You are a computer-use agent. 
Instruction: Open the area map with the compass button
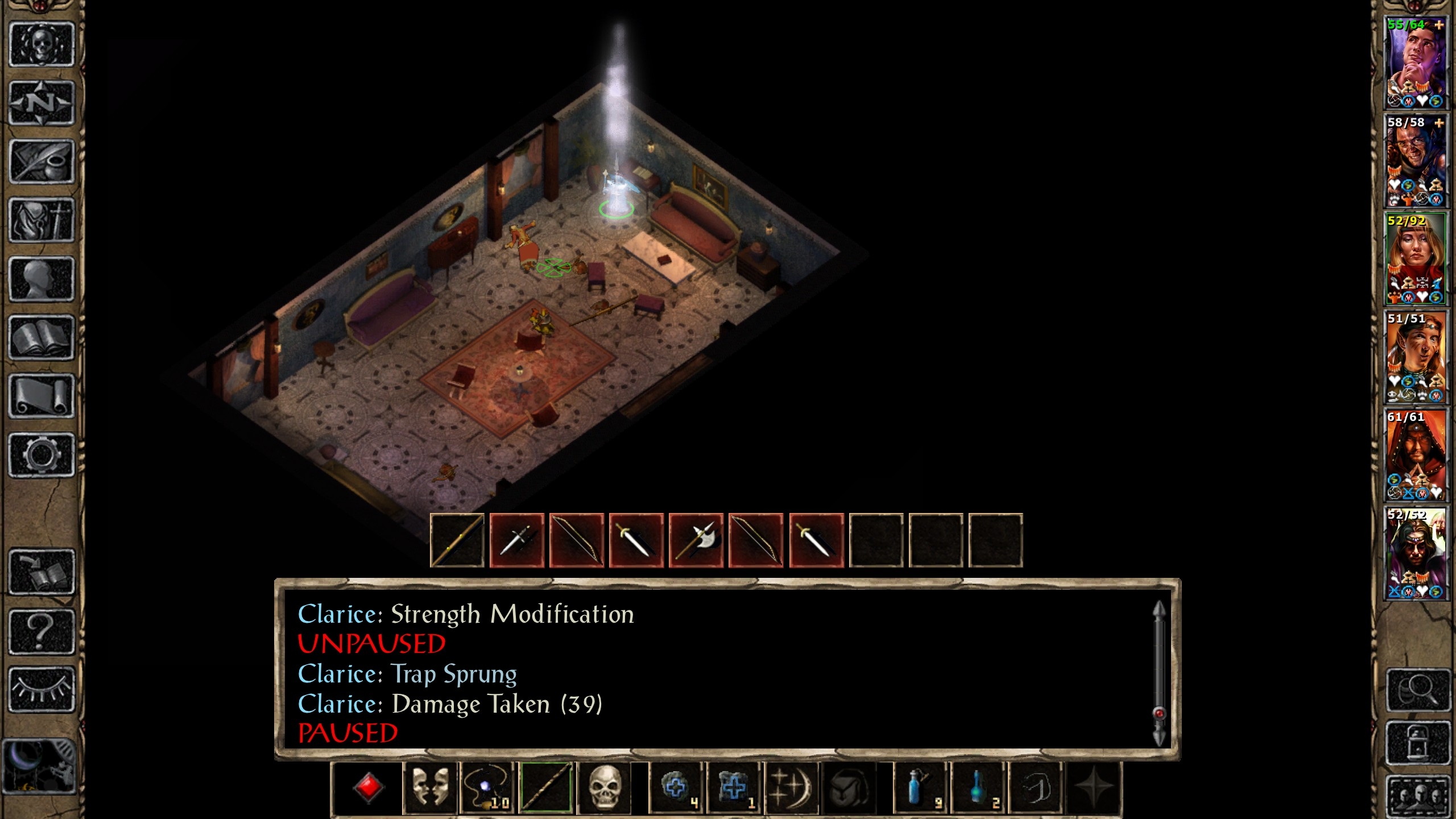tap(42, 103)
